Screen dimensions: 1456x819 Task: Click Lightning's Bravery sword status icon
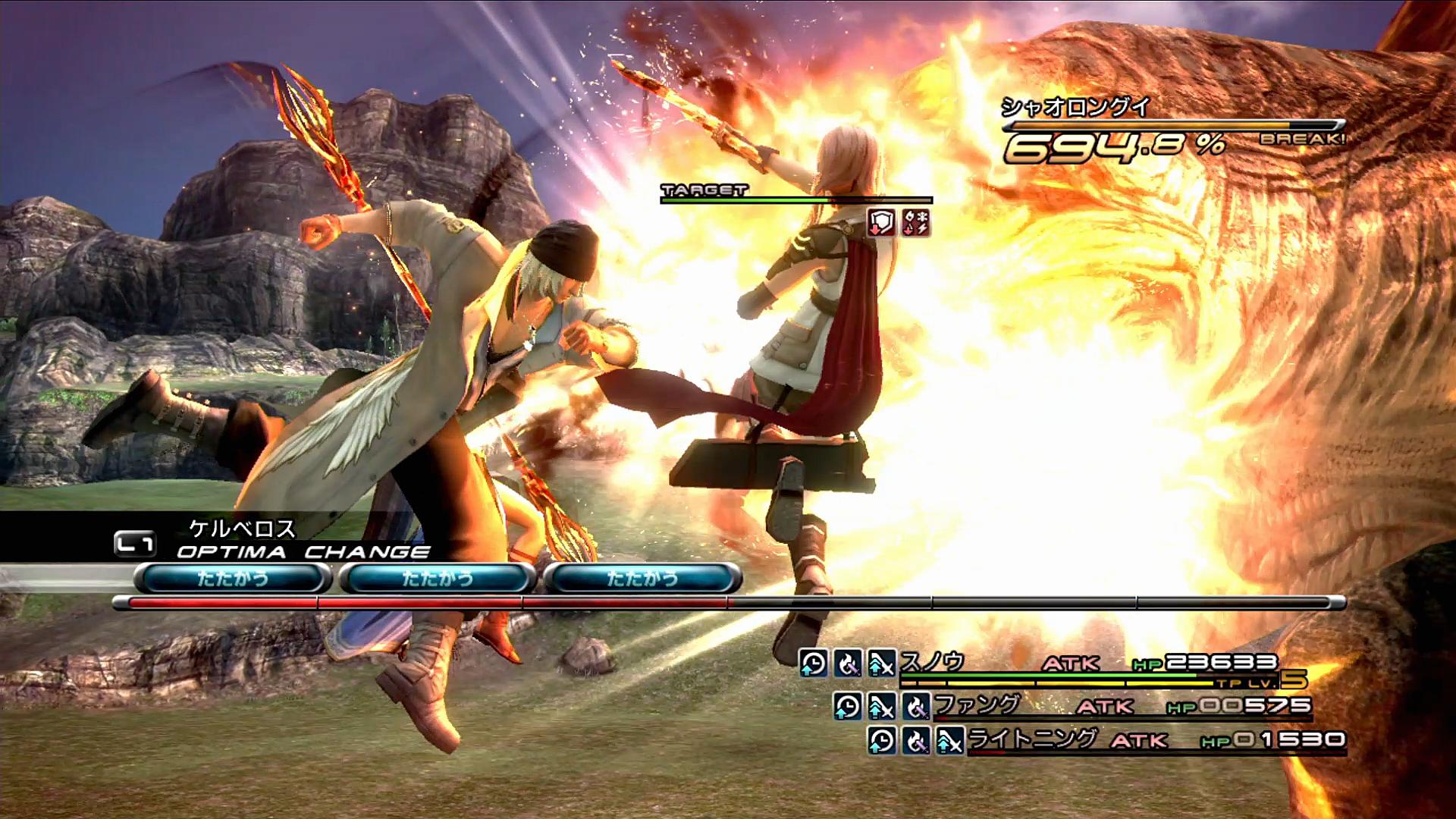point(949,739)
